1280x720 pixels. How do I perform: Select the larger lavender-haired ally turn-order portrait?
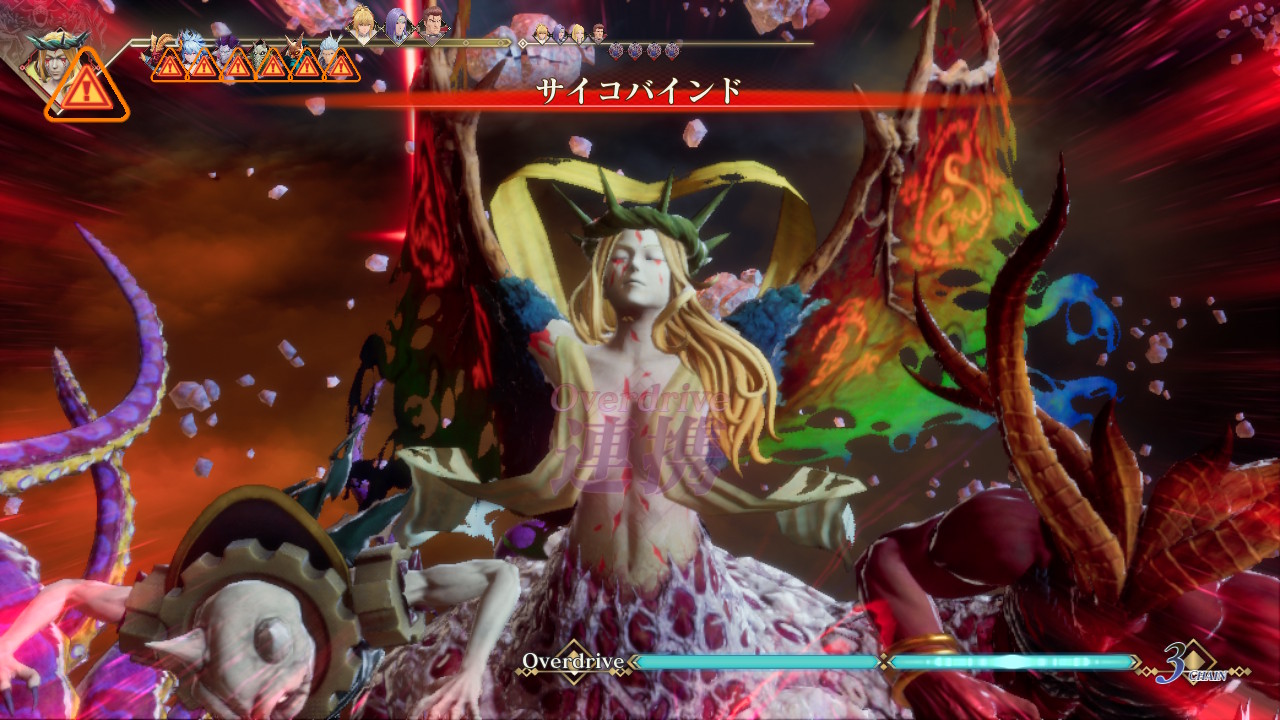[398, 25]
